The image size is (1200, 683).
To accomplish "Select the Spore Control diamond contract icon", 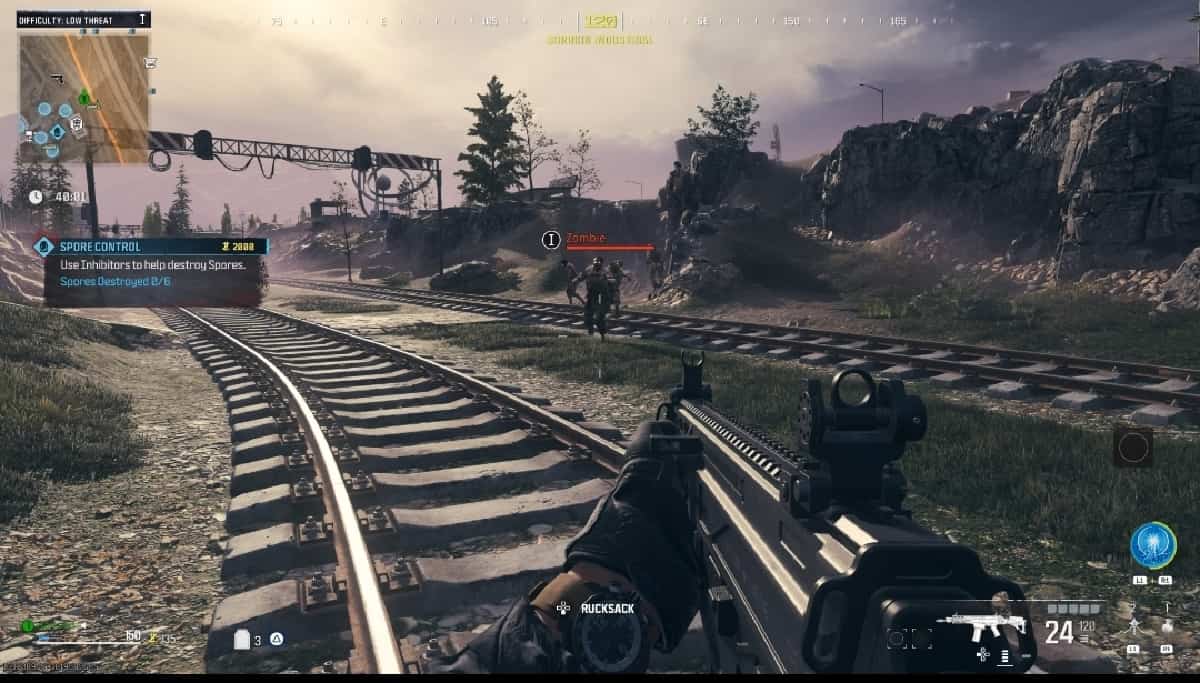I will tap(43, 246).
